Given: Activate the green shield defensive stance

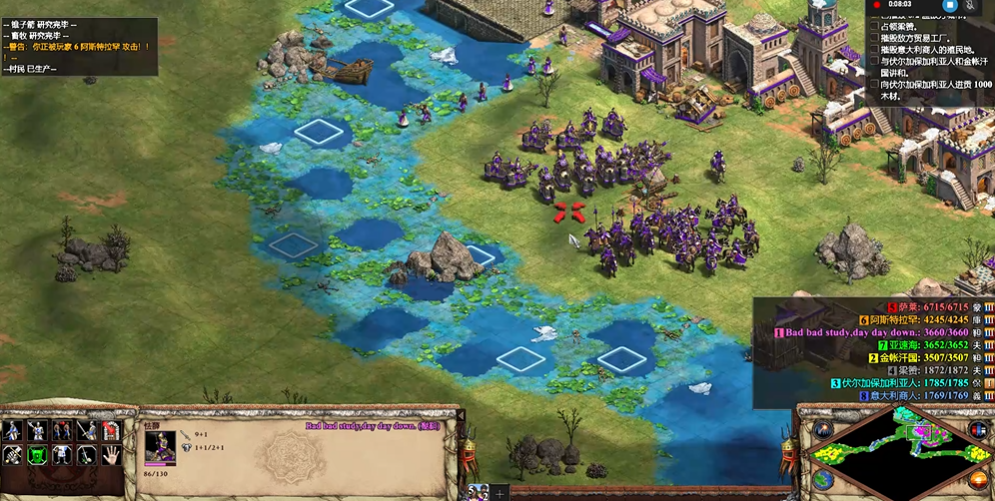Looking at the screenshot, I should (37, 456).
